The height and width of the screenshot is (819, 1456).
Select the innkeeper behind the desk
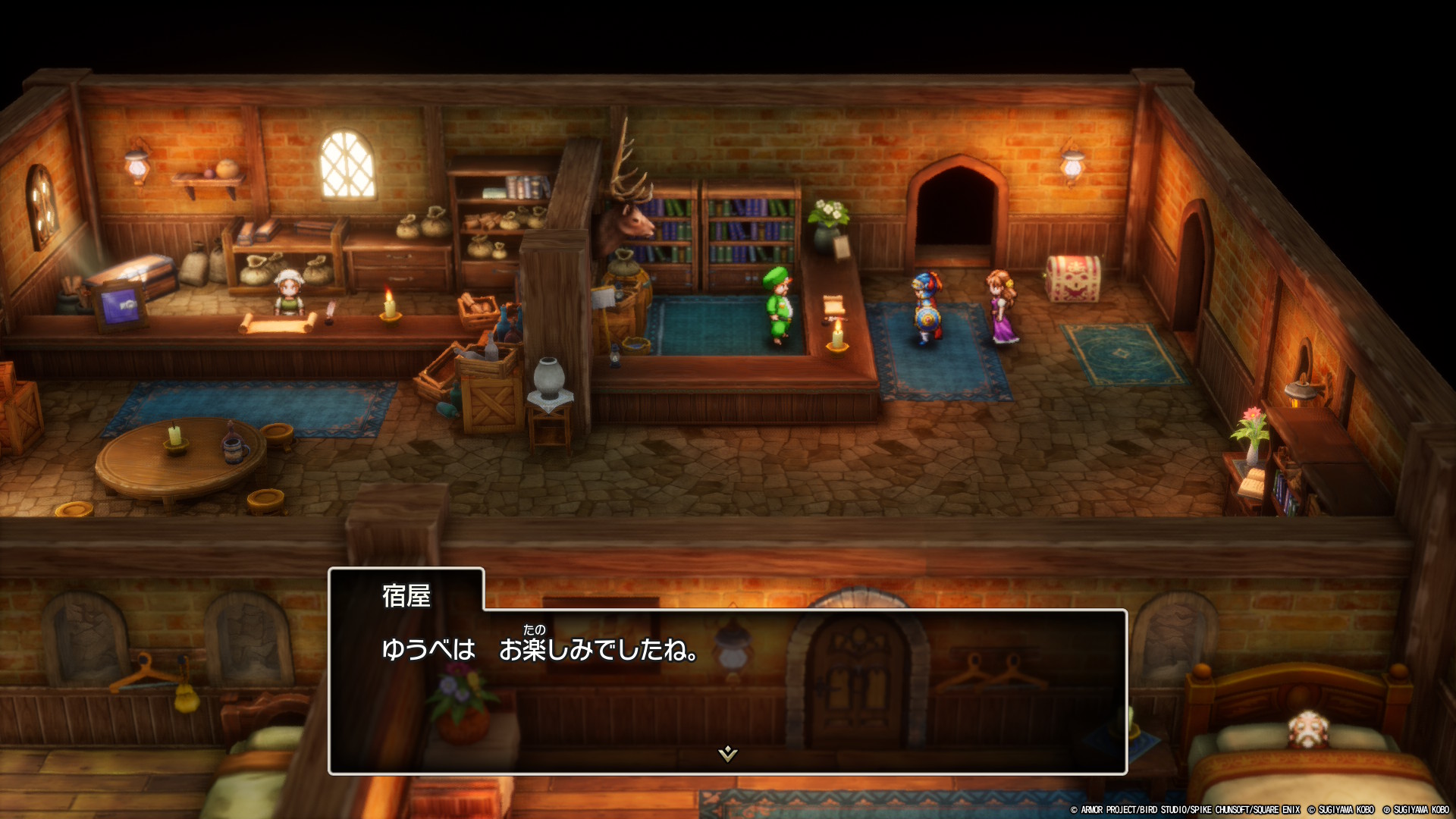tap(290, 294)
